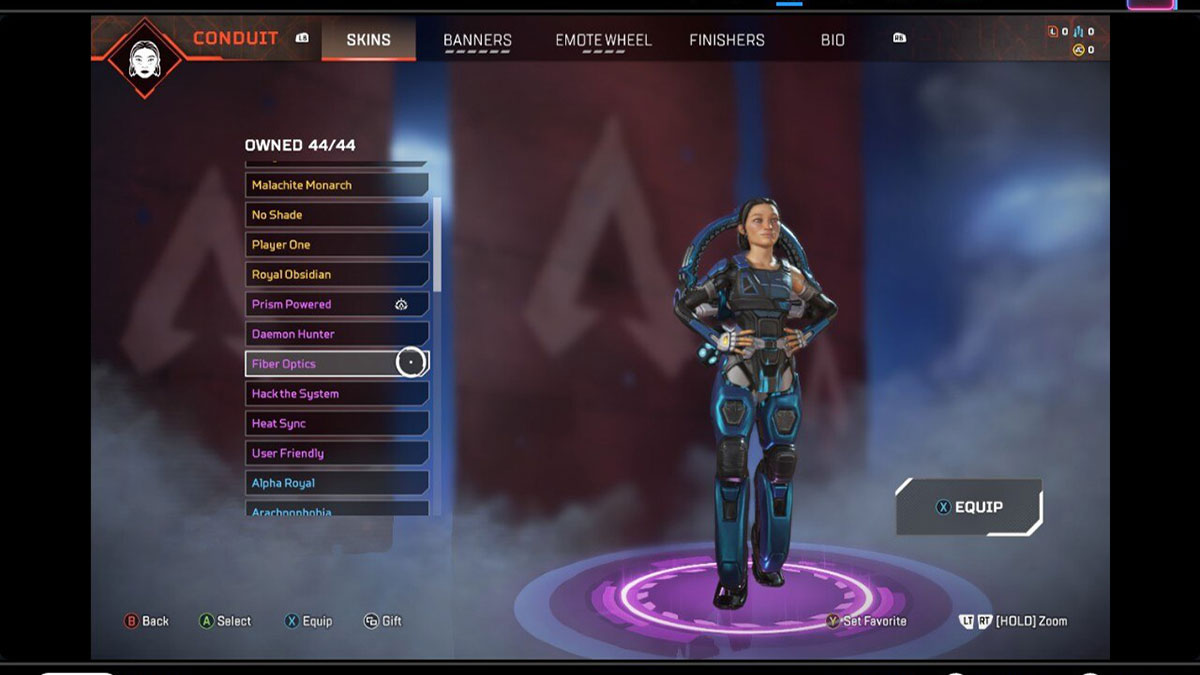Preview the Daemon Hunter skin
Viewport: 1200px width, 675px height.
pos(336,334)
